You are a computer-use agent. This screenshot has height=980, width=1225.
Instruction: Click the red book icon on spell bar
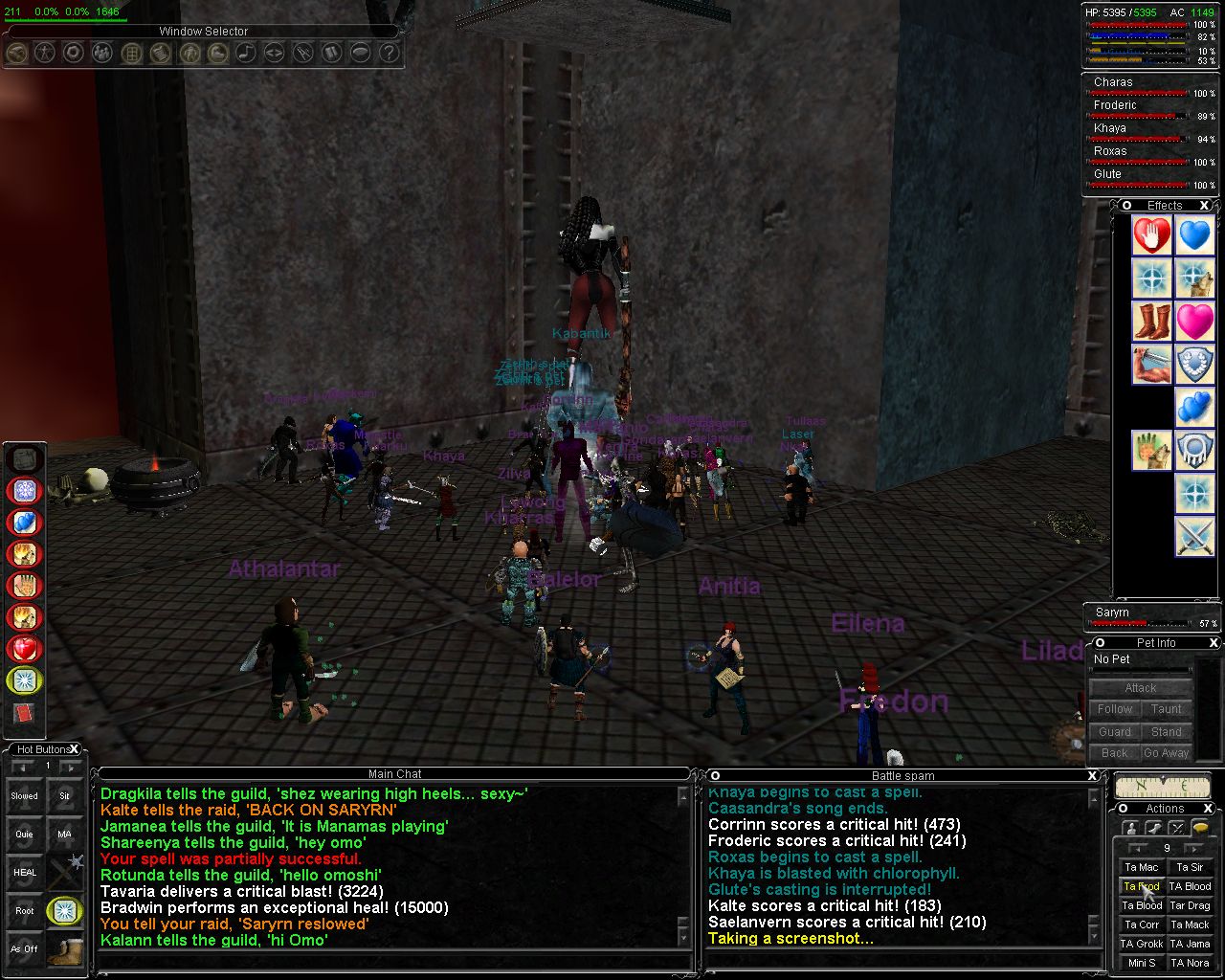pyautogui.click(x=24, y=714)
